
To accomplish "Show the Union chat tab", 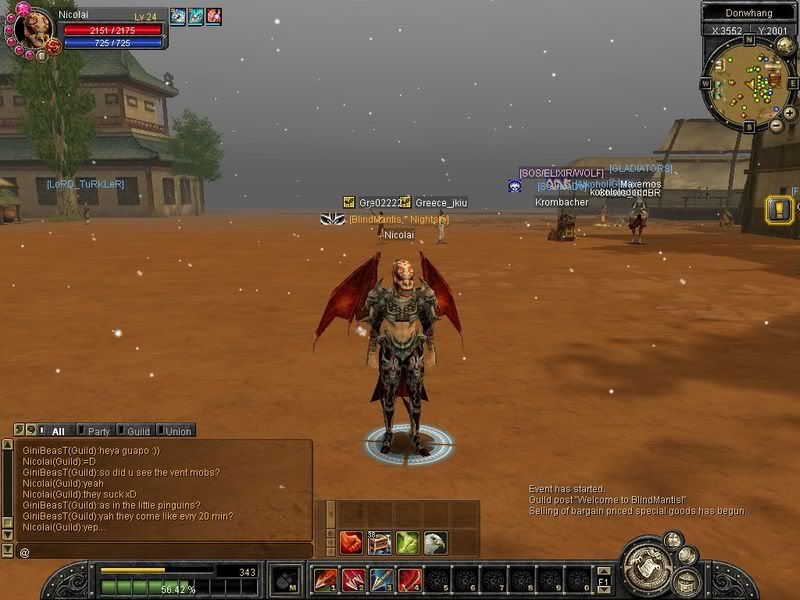I will pyautogui.click(x=177, y=431).
